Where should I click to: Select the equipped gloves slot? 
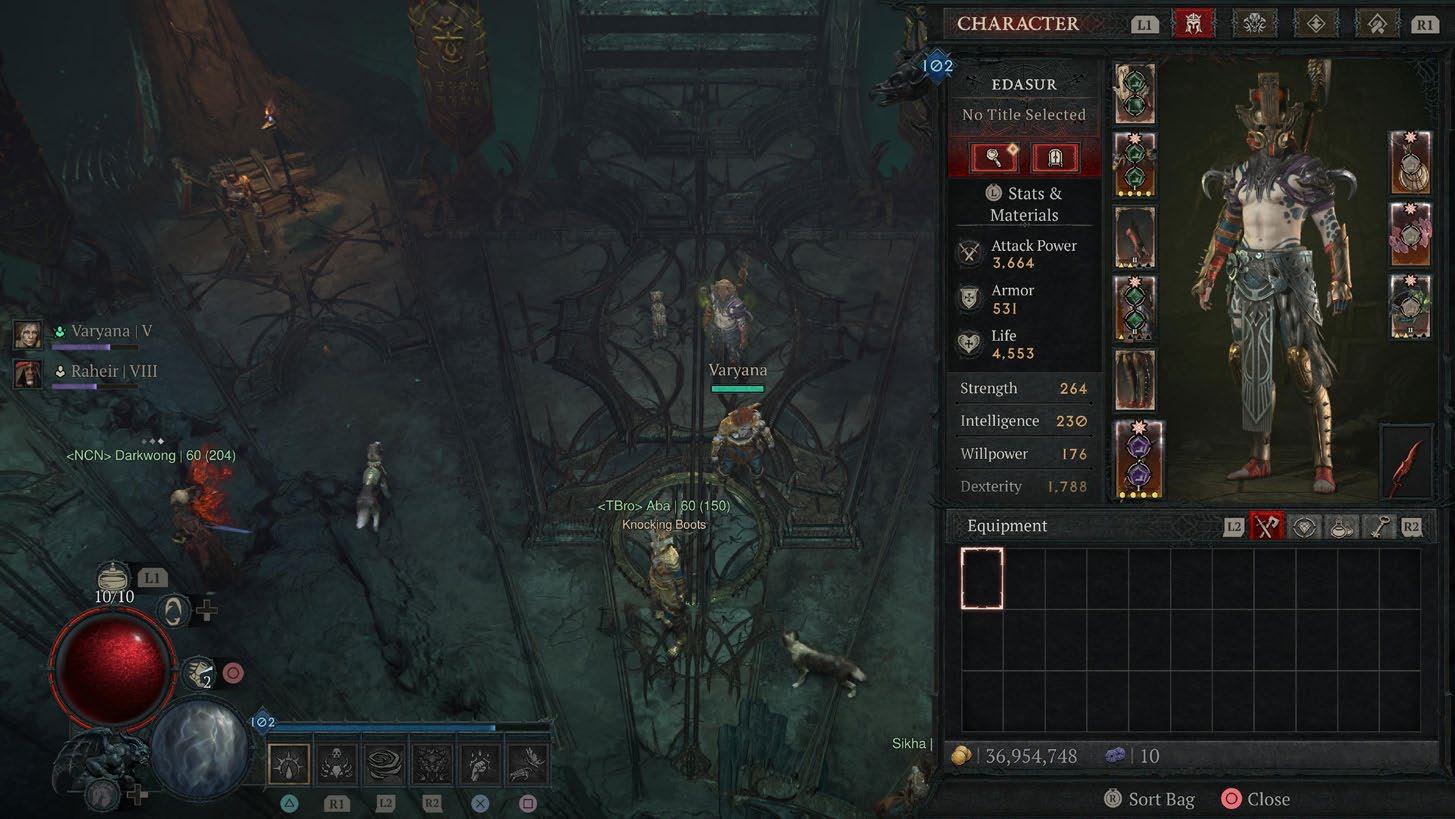point(1135,238)
